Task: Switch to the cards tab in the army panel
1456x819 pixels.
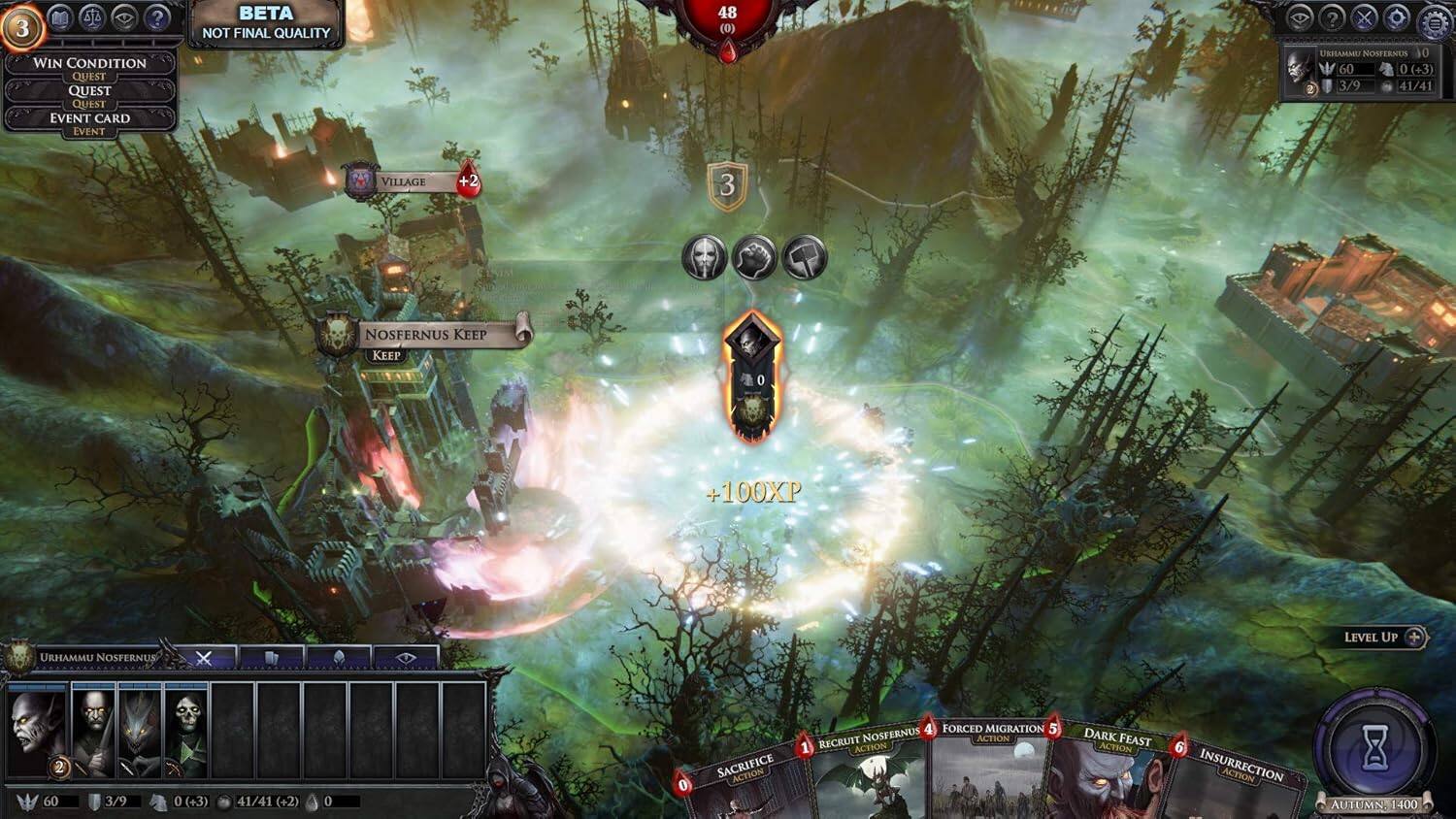Action: coord(274,659)
